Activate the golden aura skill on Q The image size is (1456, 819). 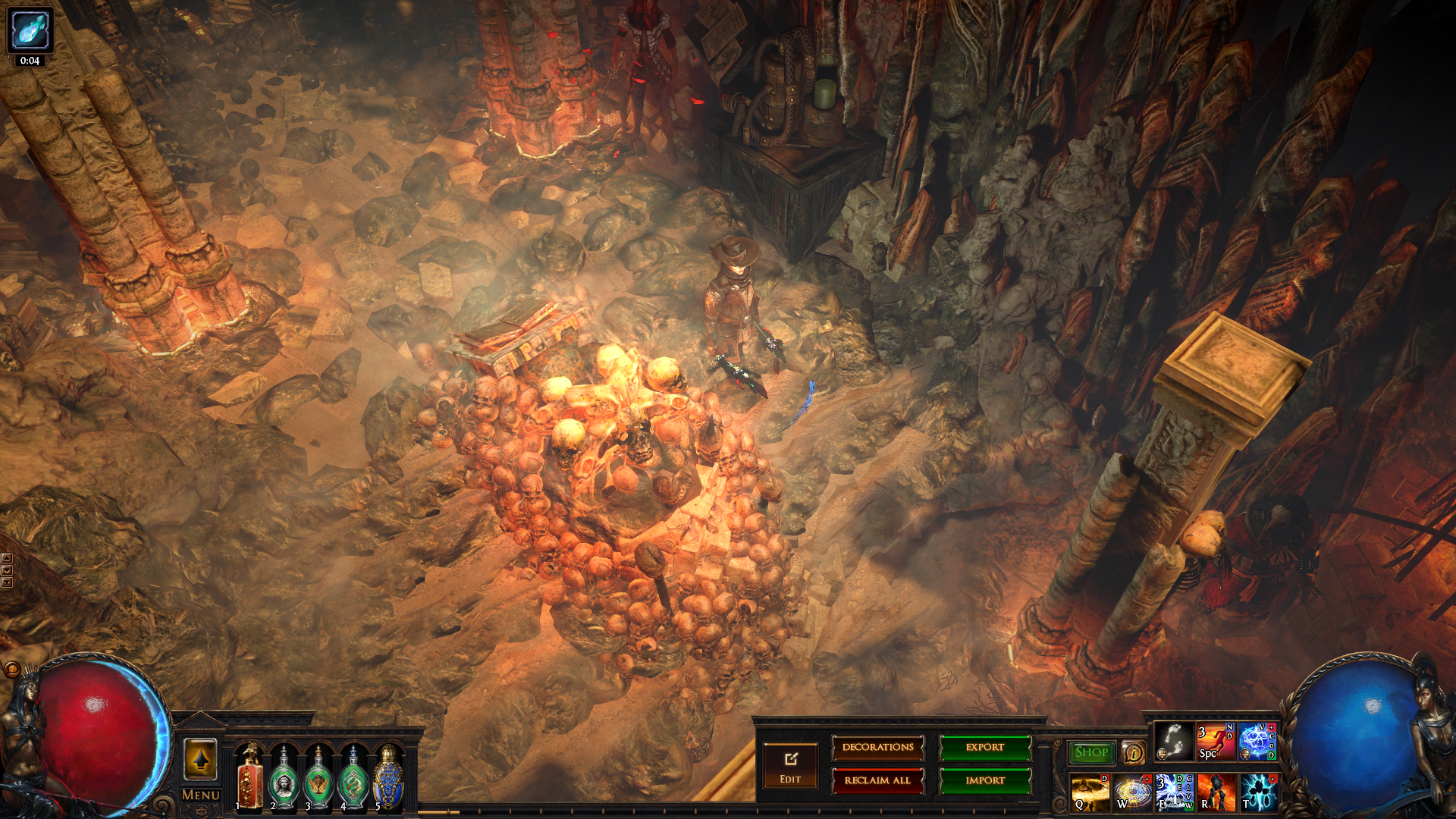(1090, 792)
